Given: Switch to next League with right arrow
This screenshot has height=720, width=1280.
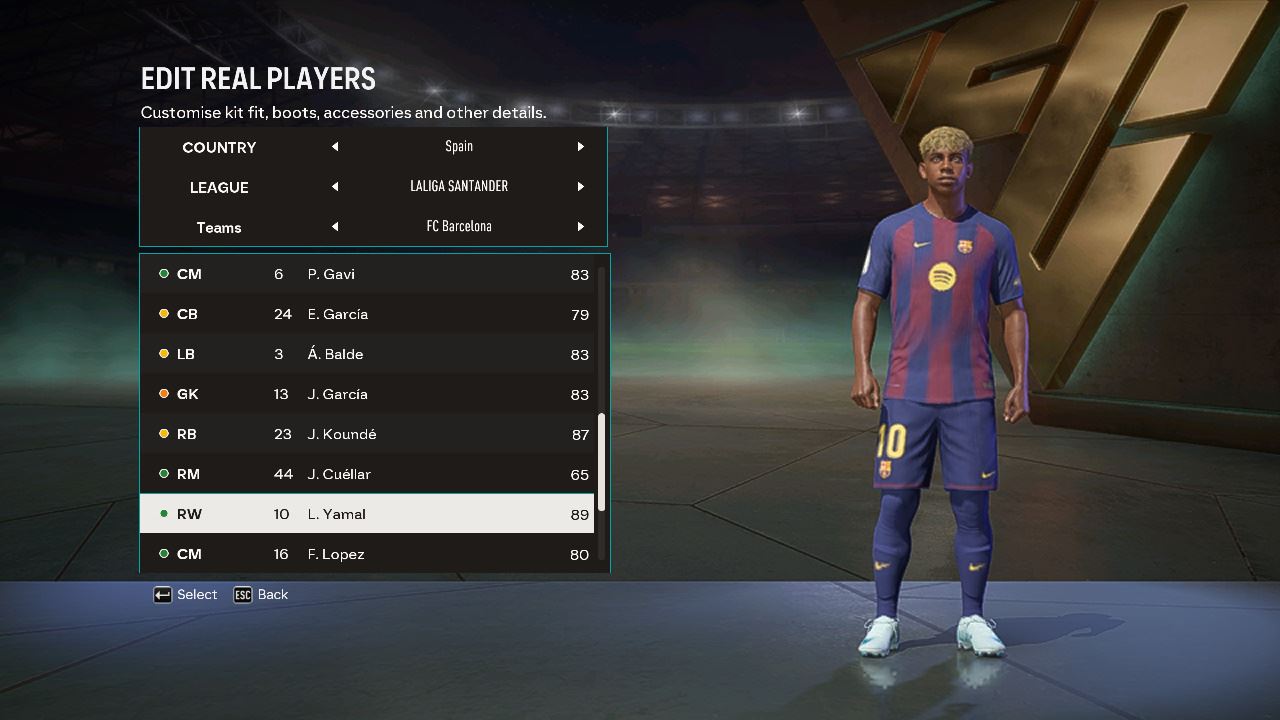Looking at the screenshot, I should (x=580, y=187).
